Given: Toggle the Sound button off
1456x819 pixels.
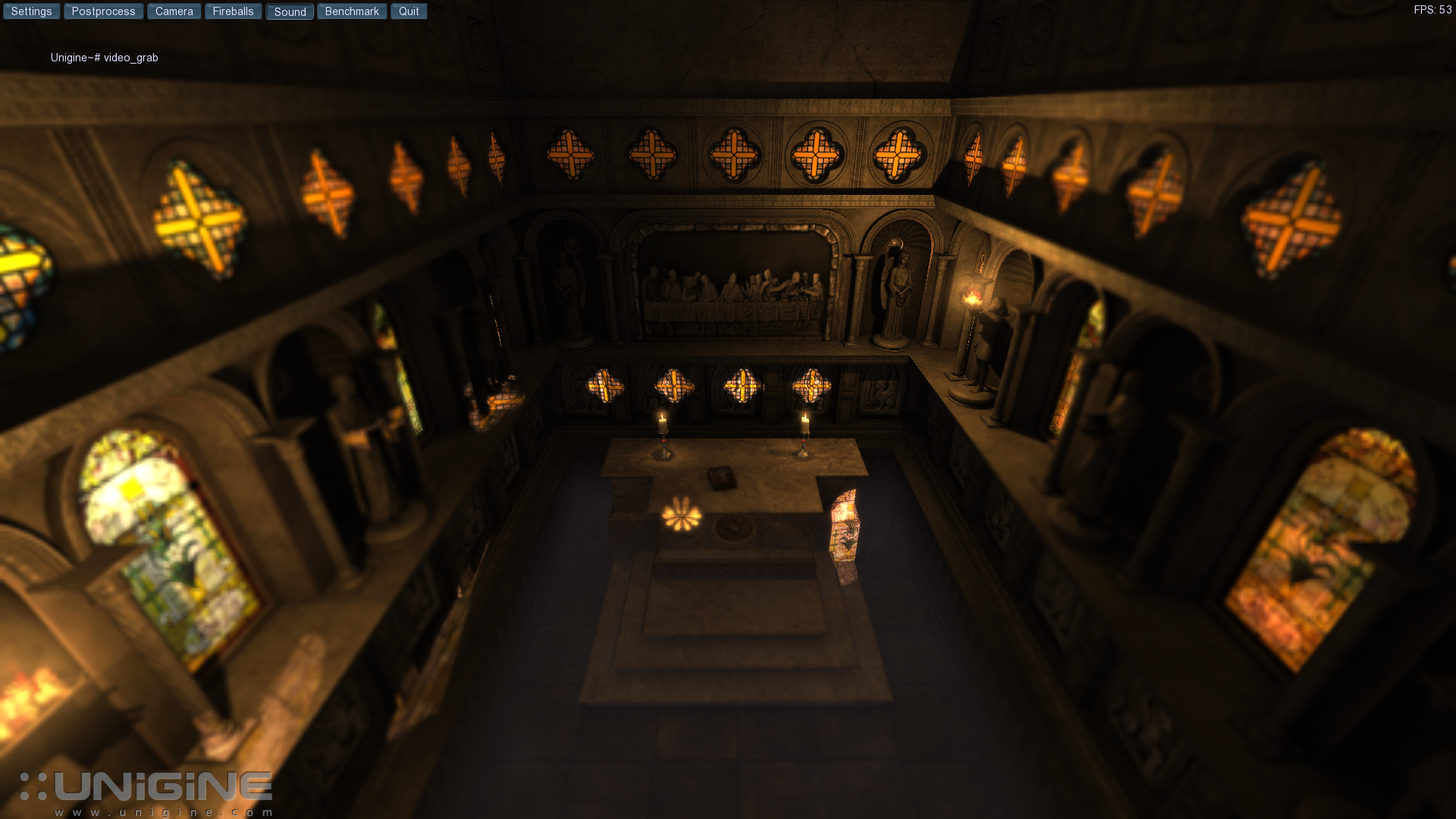Looking at the screenshot, I should [x=290, y=11].
